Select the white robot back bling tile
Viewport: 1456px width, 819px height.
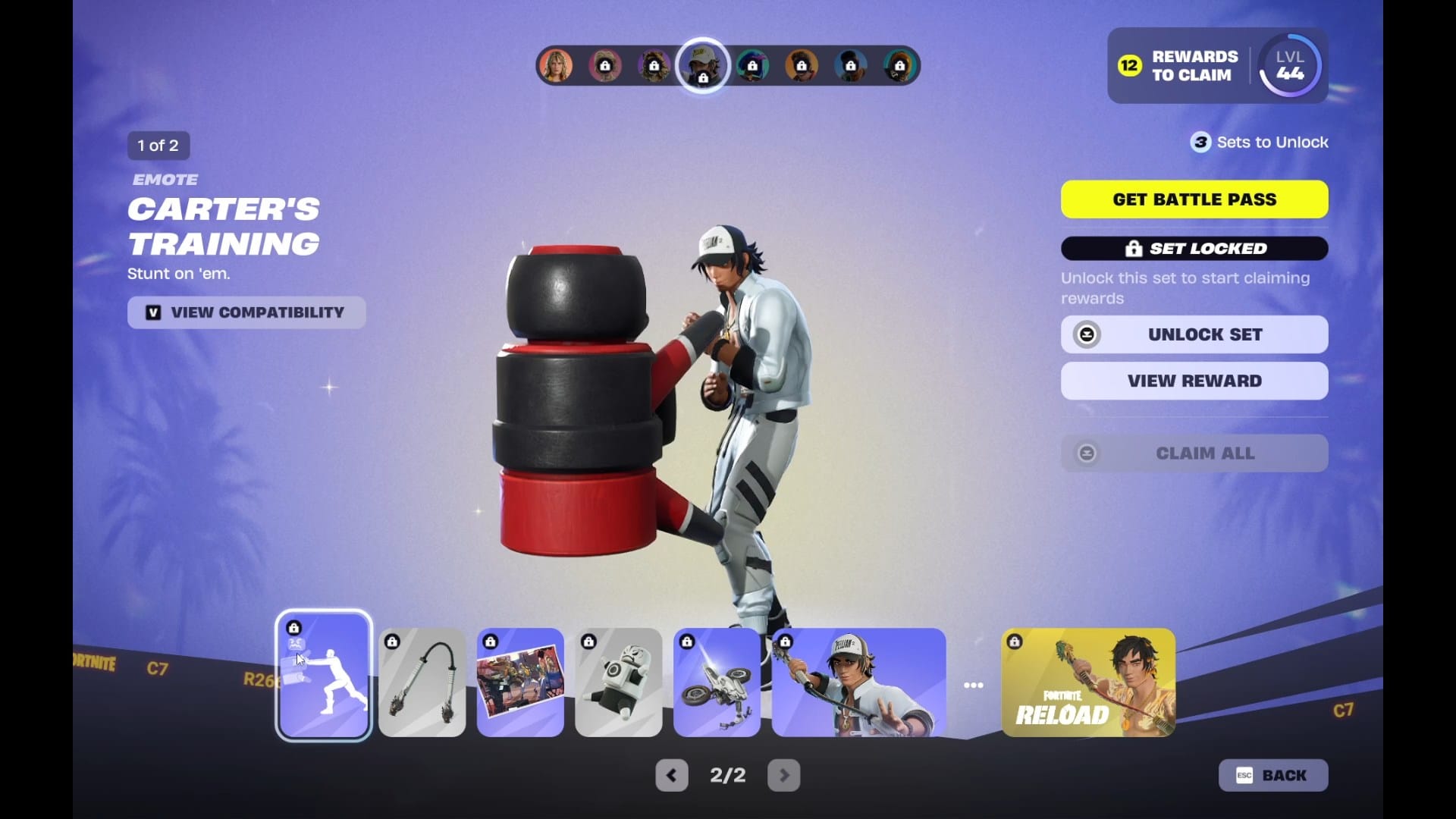(618, 682)
